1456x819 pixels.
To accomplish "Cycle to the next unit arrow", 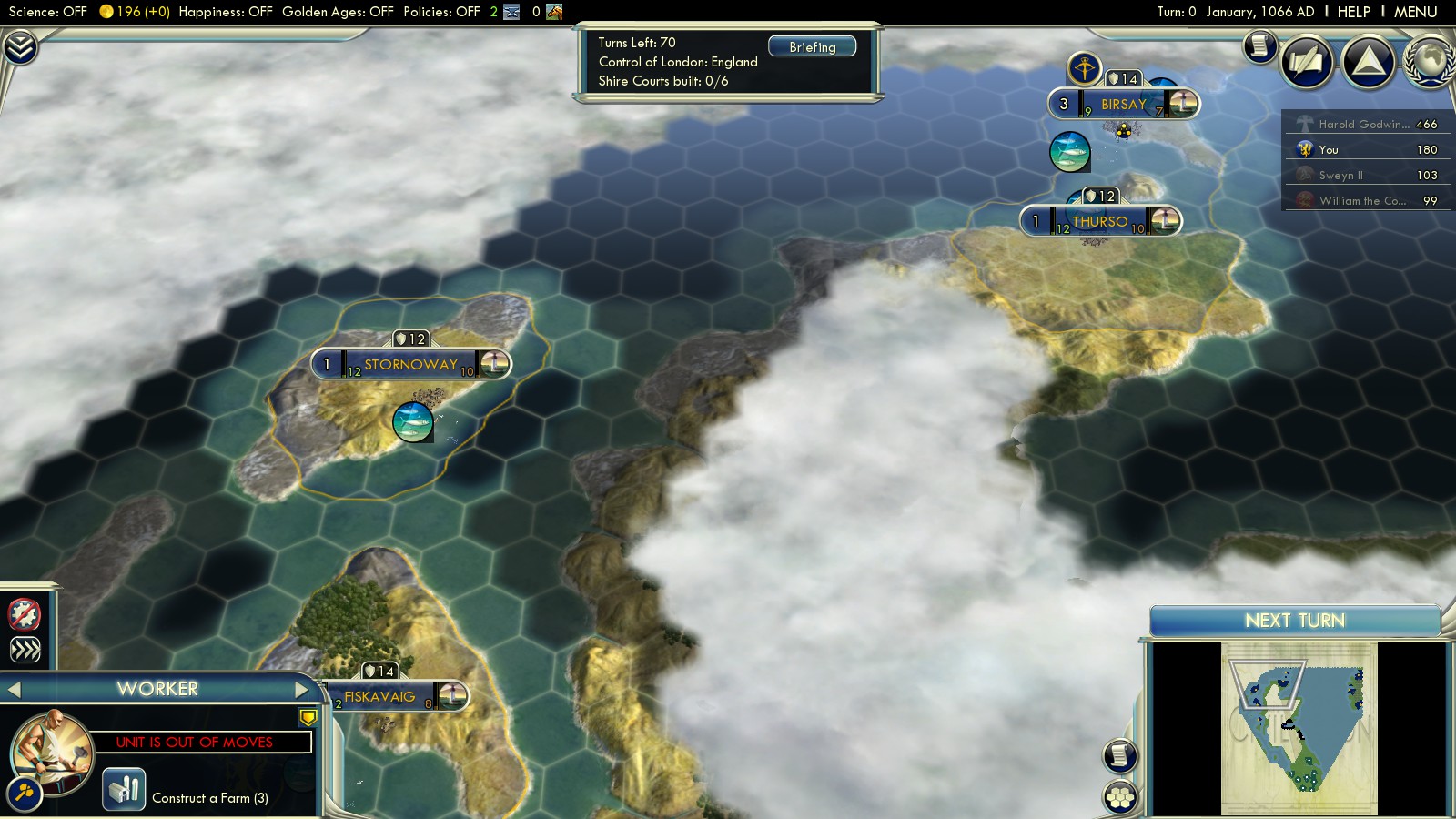I will point(303,690).
